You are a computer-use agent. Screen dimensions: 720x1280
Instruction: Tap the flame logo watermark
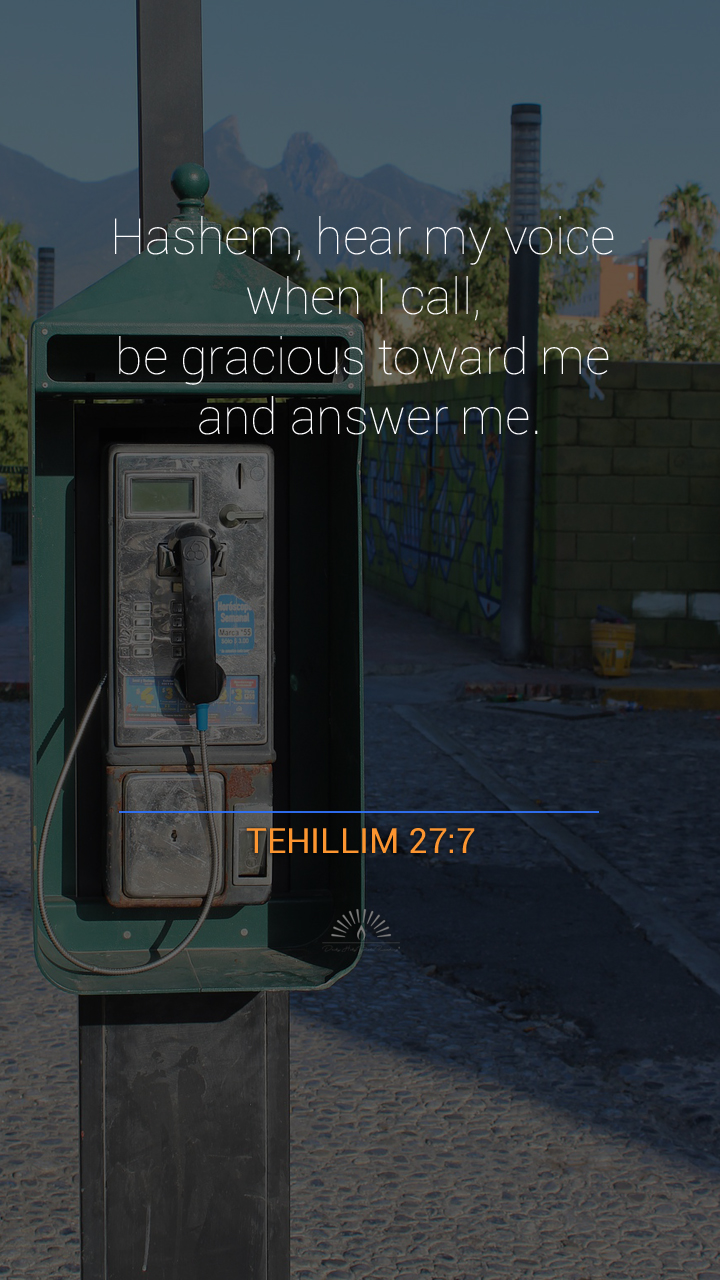coord(360,929)
